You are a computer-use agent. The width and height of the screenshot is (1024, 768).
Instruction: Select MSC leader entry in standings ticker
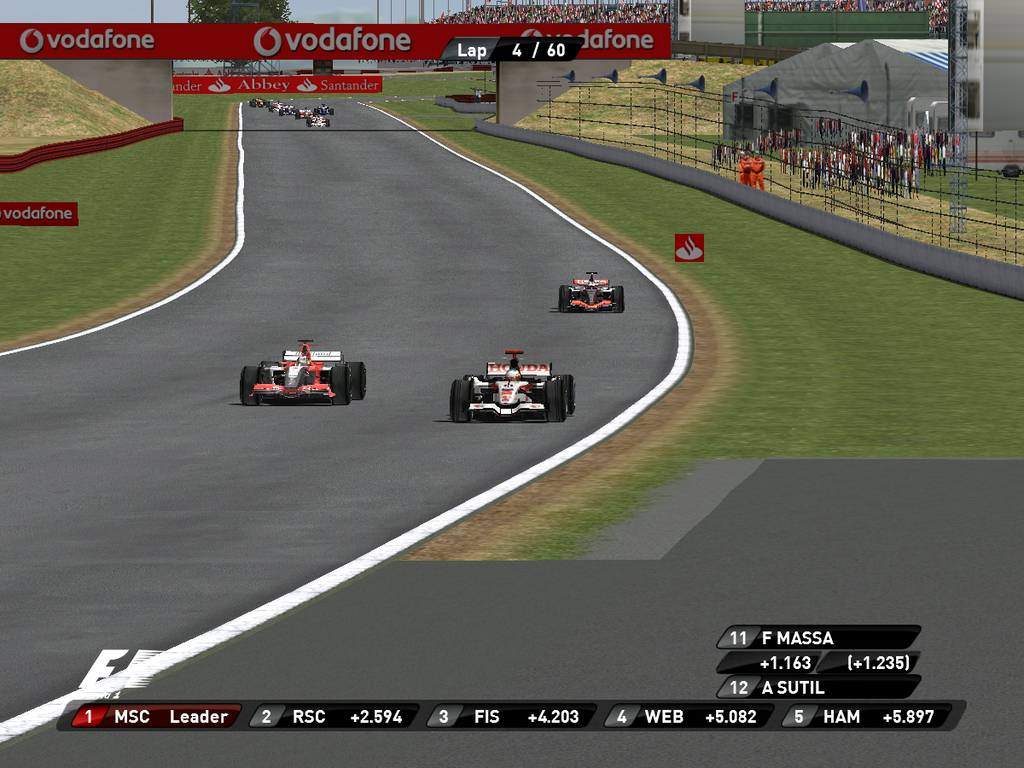155,716
